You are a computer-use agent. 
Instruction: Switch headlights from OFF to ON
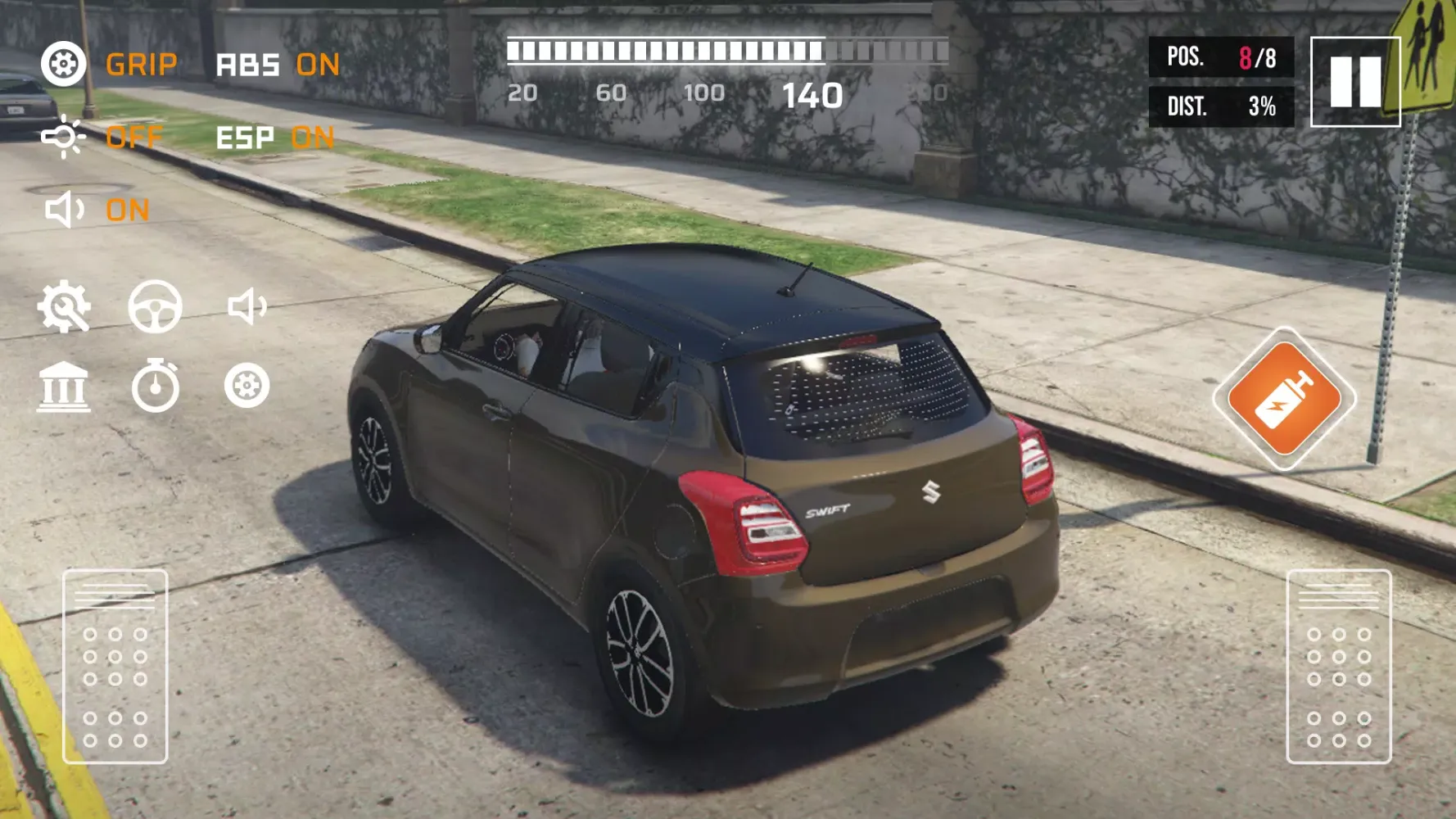point(135,138)
